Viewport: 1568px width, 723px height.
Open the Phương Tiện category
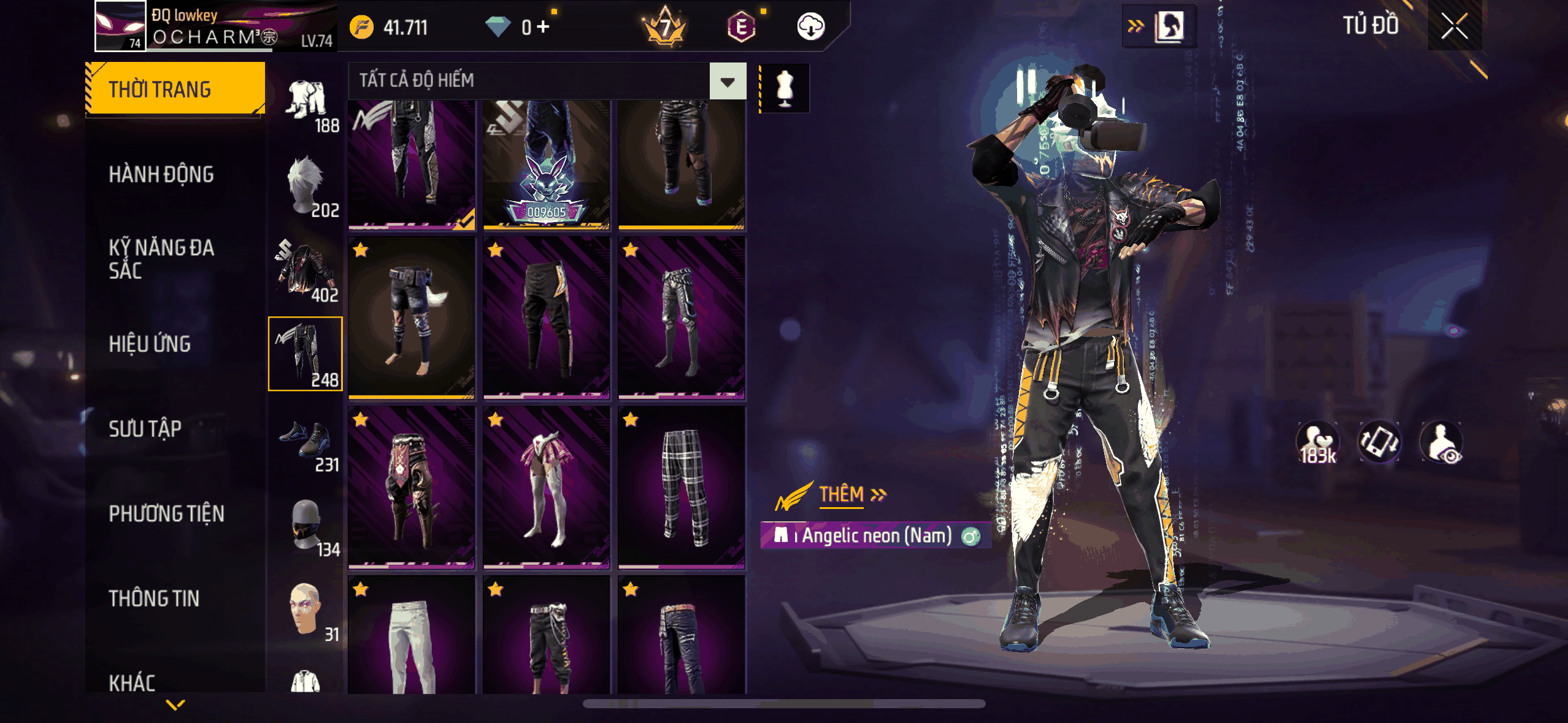[166, 514]
